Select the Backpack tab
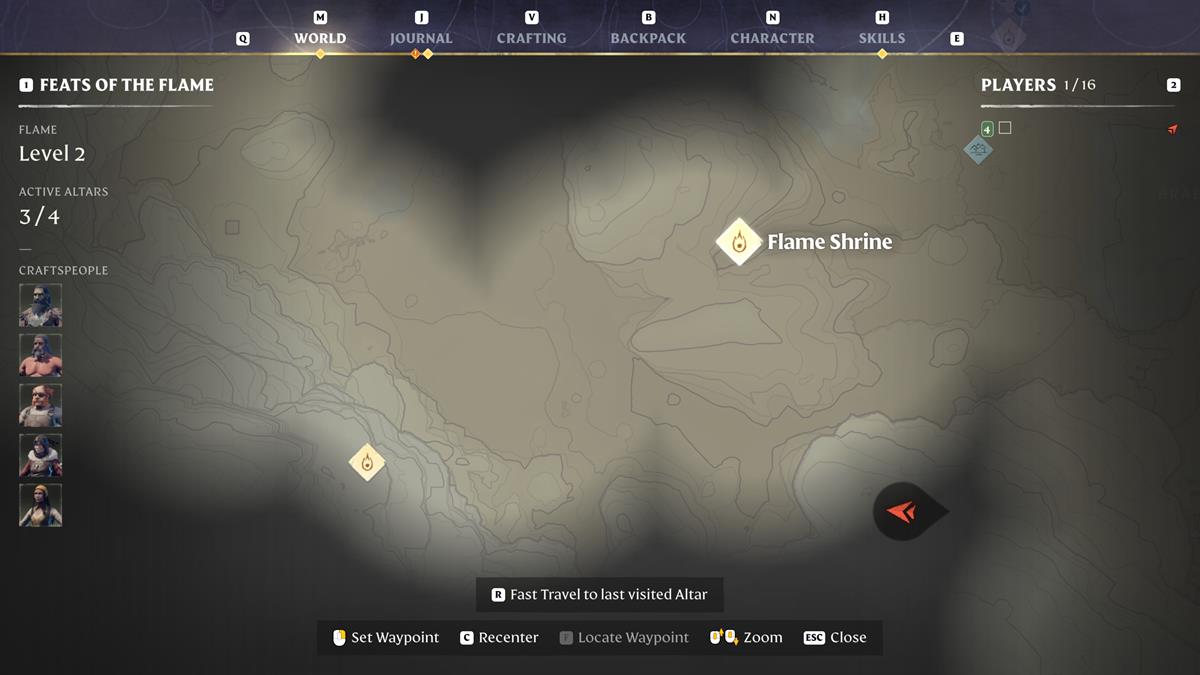The width and height of the screenshot is (1200, 675). [648, 38]
